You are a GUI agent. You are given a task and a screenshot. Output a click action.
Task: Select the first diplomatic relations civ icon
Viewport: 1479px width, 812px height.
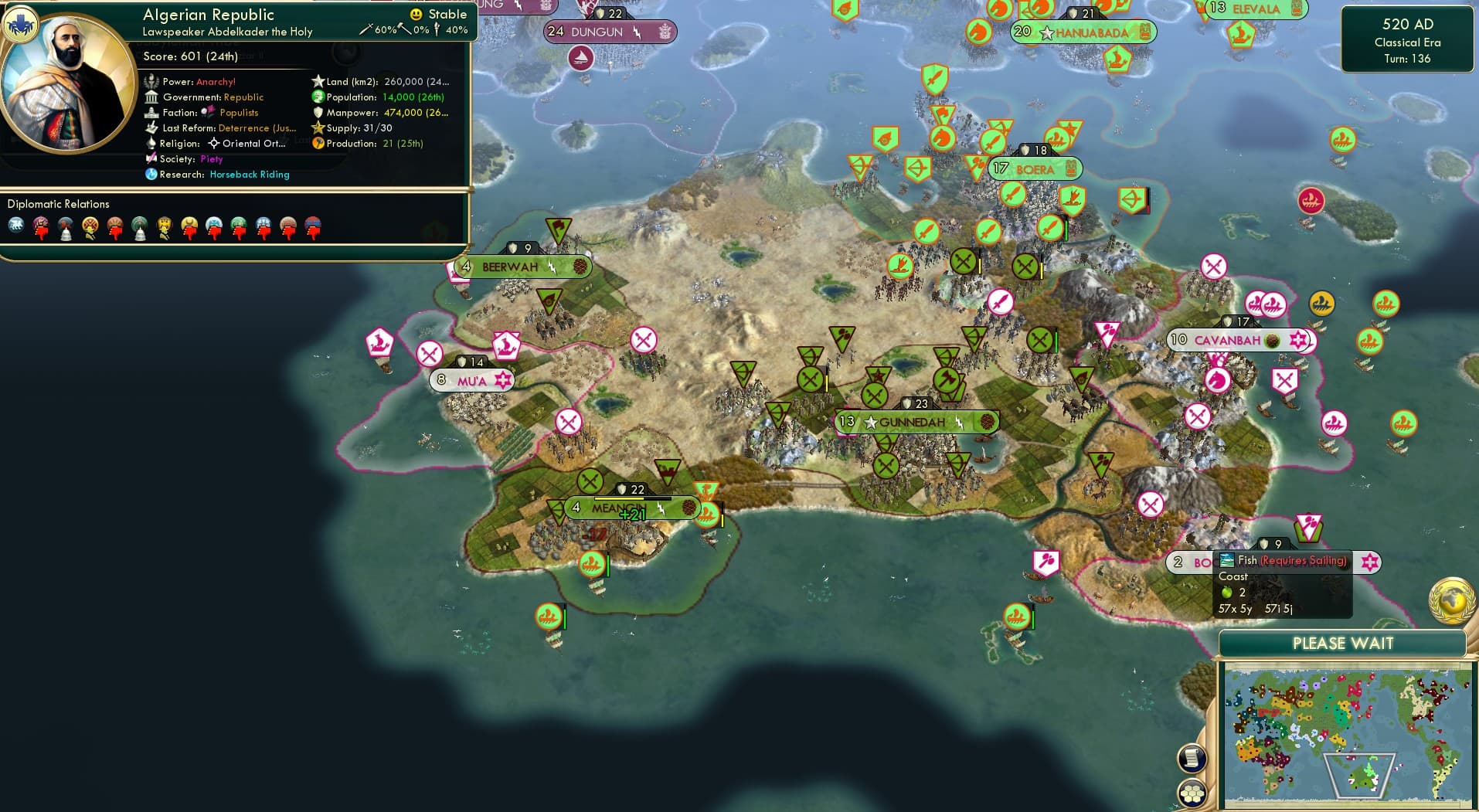(16, 226)
